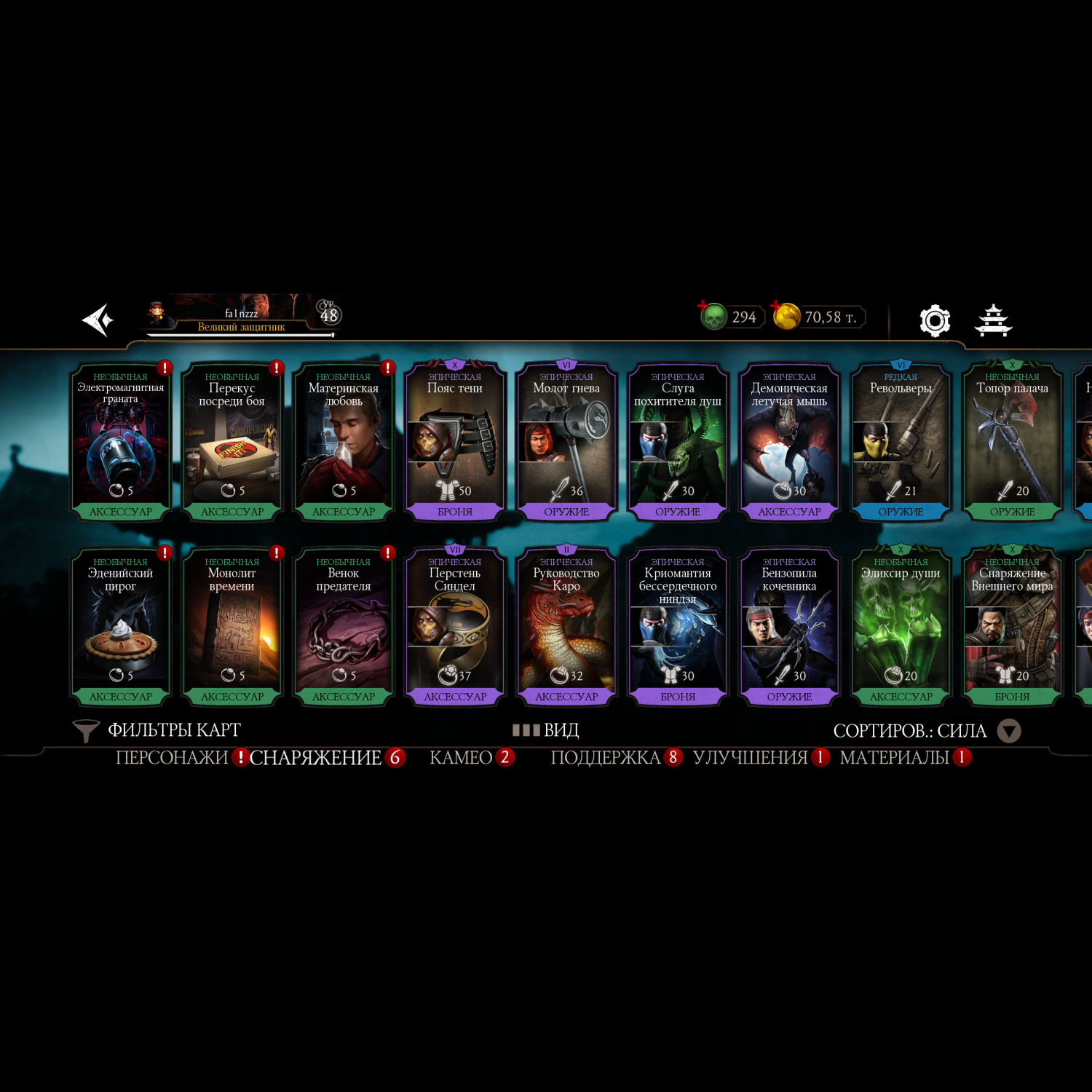This screenshot has width=1092, height=1092.
Task: Open the ФИЛЬТРЫ КАРТ card filters
Action: (x=158, y=730)
